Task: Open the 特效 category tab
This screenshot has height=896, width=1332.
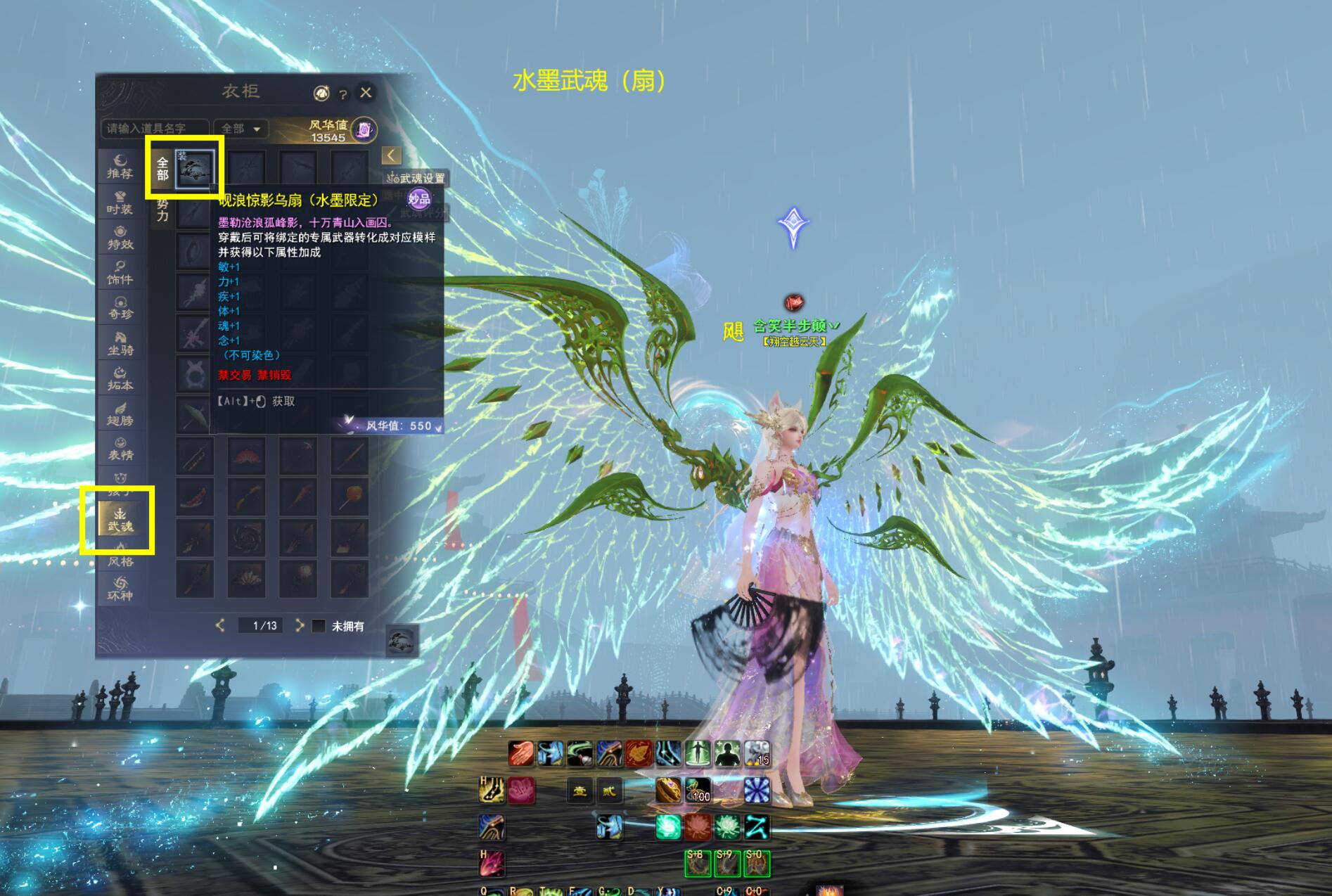Action: [120, 238]
